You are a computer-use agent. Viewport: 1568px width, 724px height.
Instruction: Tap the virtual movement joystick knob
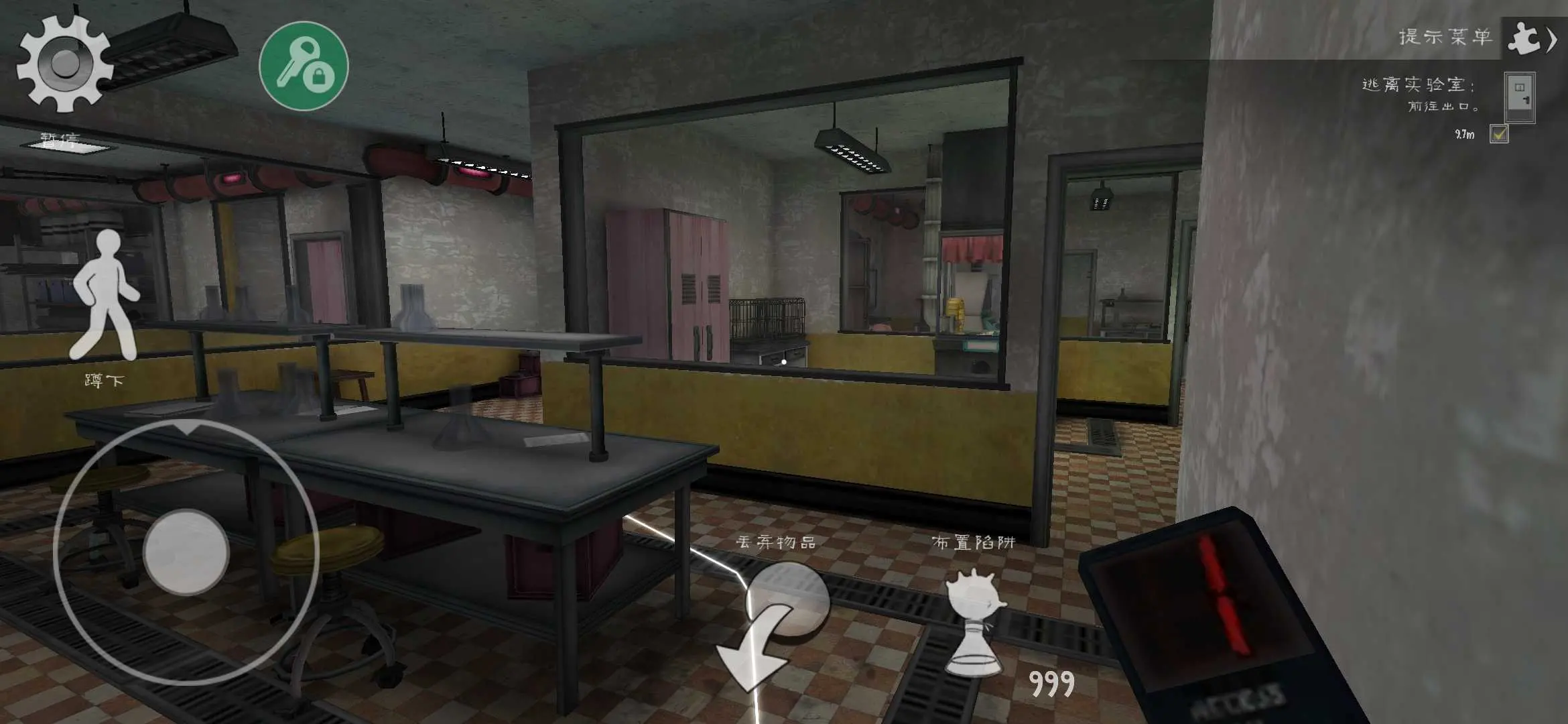point(186,552)
